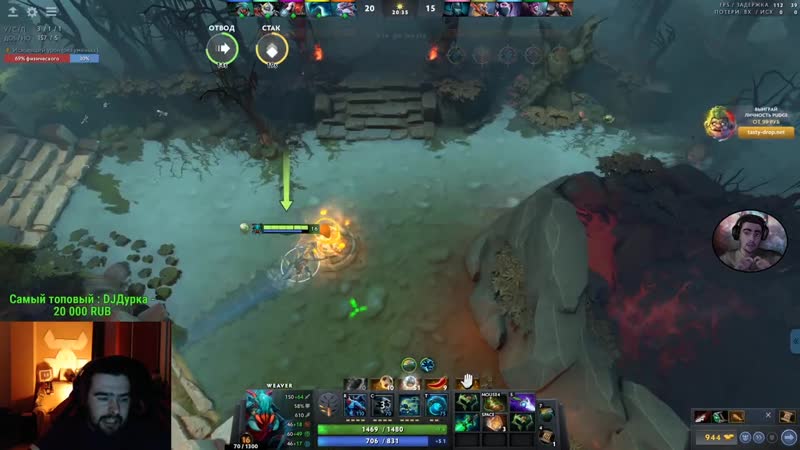The height and width of the screenshot is (450, 800).
Task: Open the settings gear in the top-left corner
Action: click(32, 11)
